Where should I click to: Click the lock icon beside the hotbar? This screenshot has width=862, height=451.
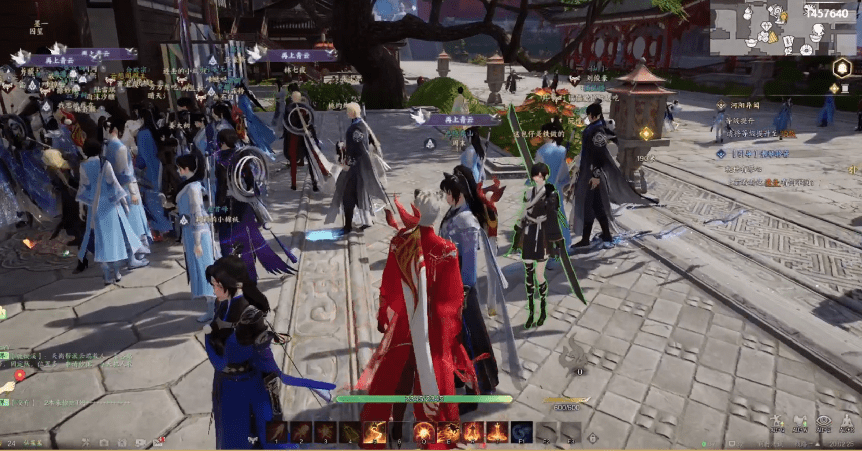(592, 436)
